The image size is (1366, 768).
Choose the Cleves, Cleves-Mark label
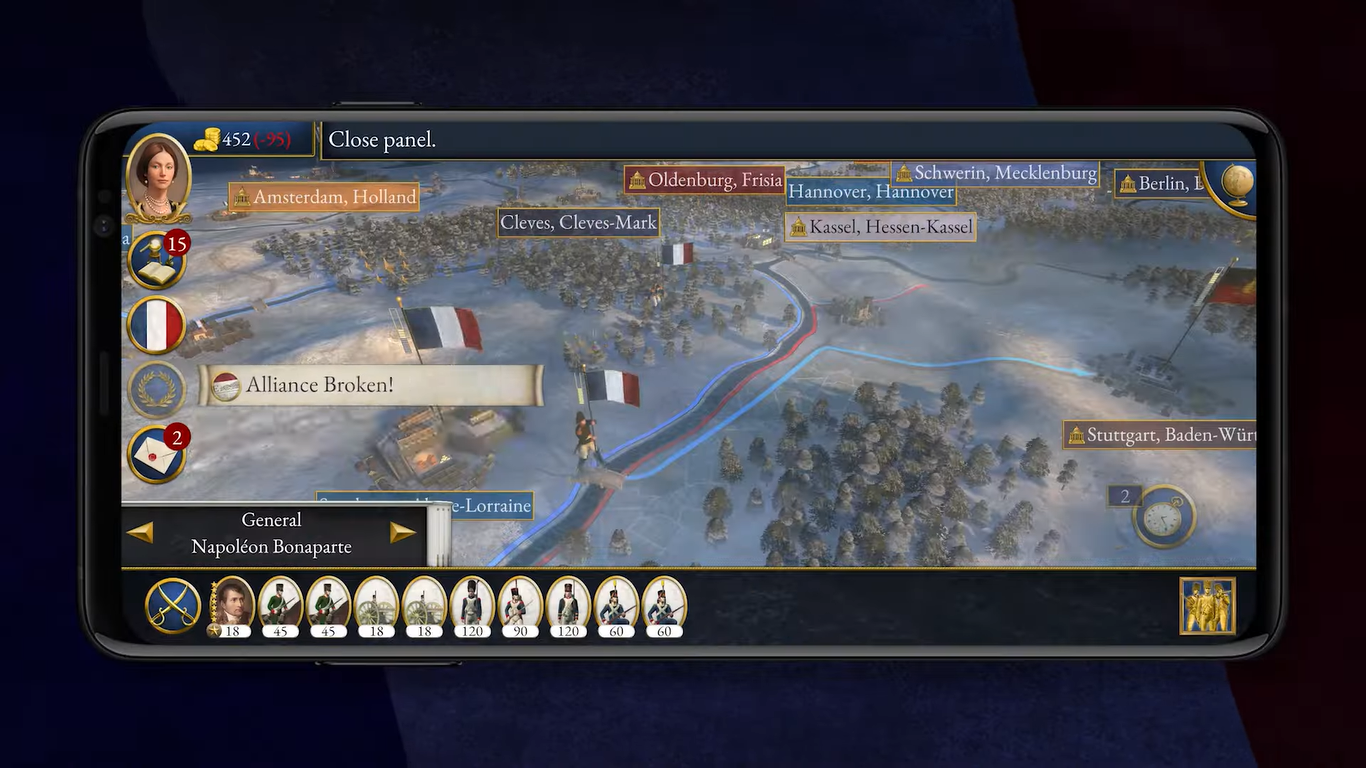click(x=578, y=223)
